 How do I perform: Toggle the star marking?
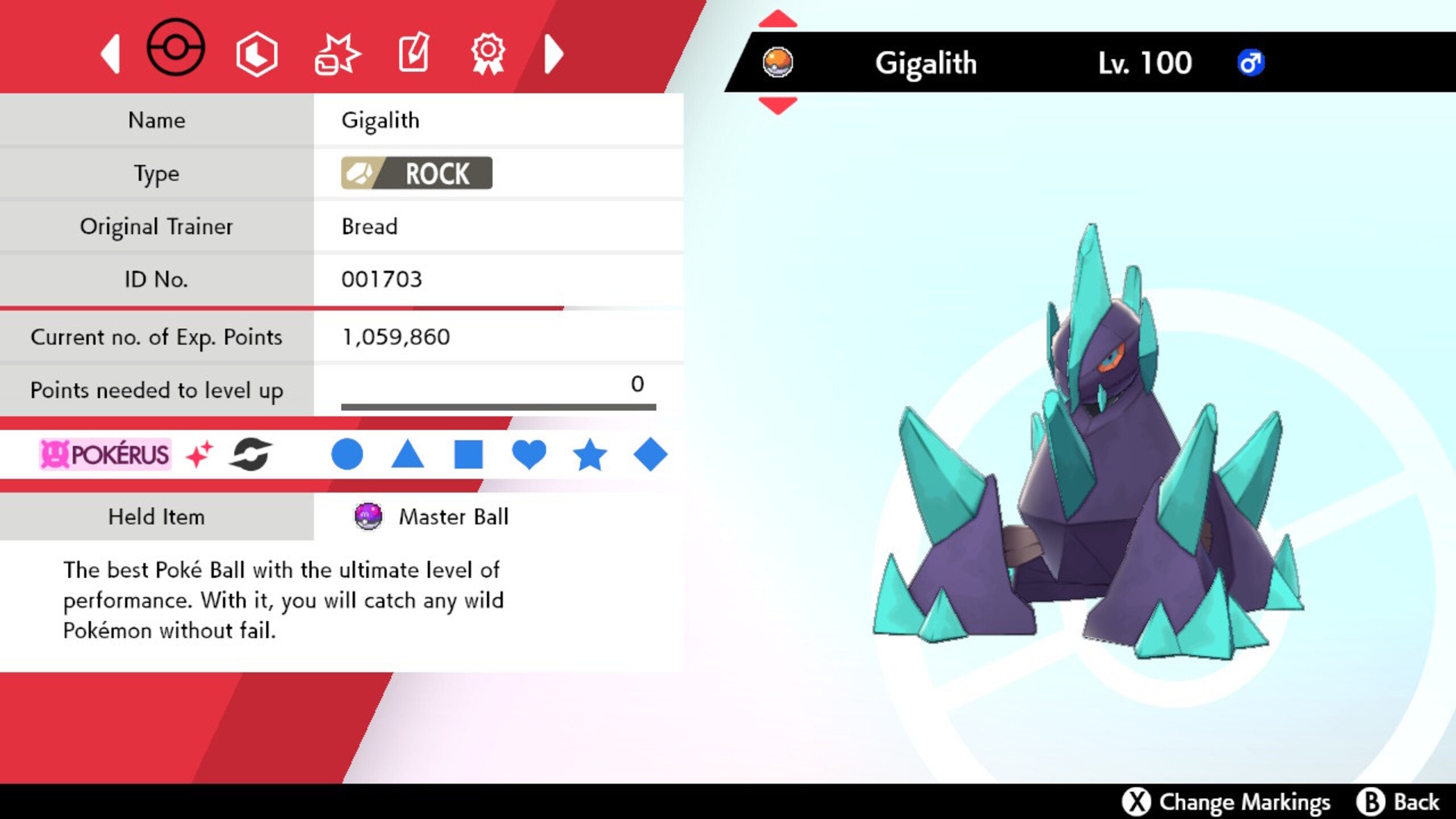[592, 453]
